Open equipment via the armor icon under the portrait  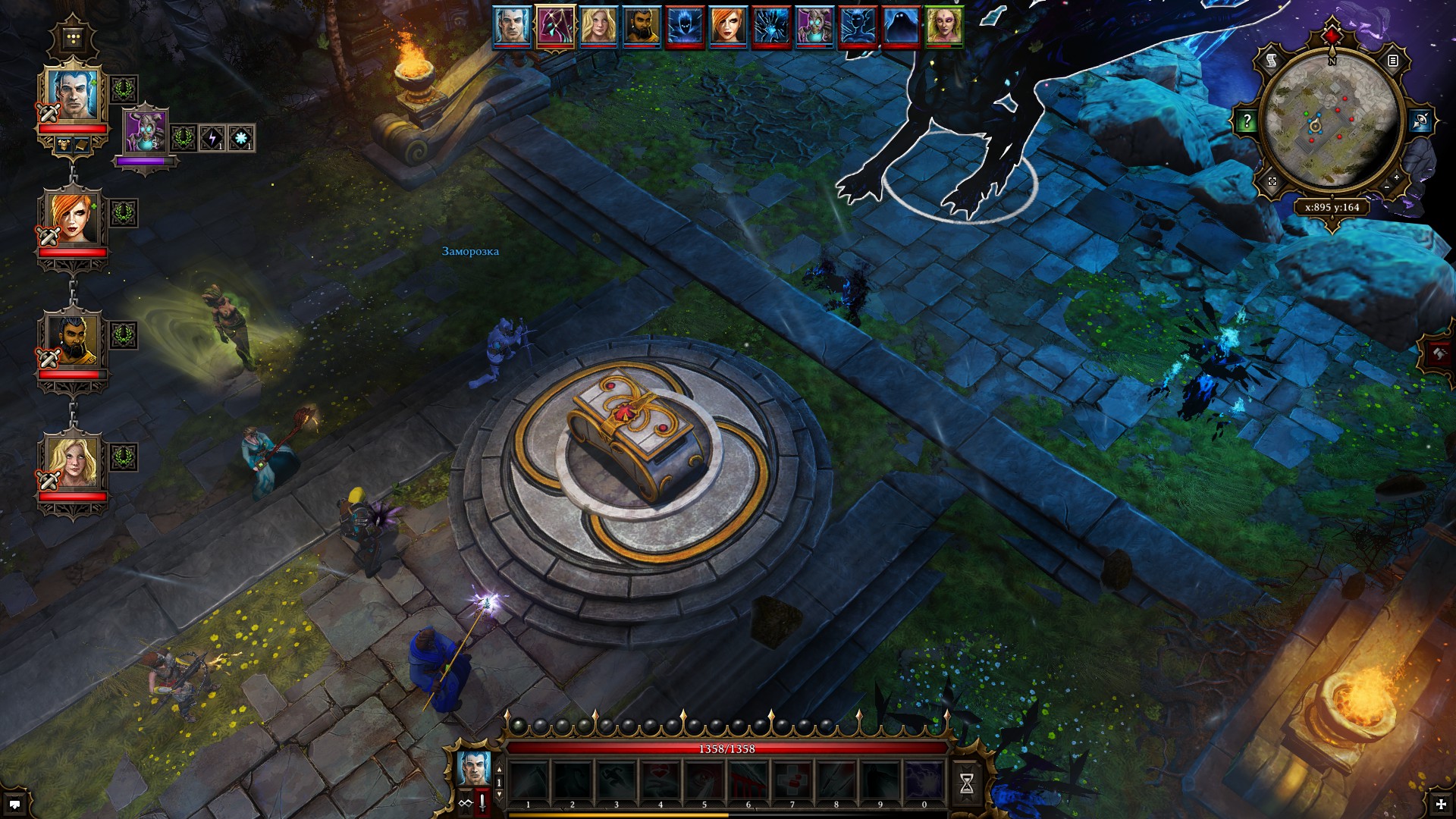click(x=64, y=144)
